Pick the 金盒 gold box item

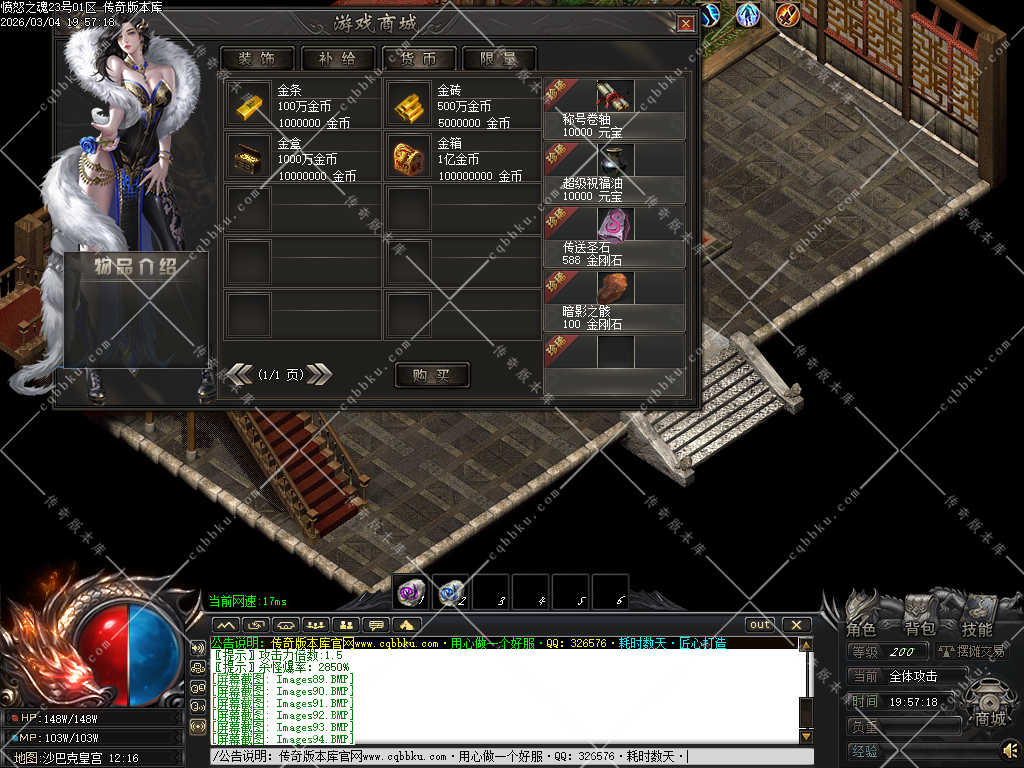[x=248, y=157]
